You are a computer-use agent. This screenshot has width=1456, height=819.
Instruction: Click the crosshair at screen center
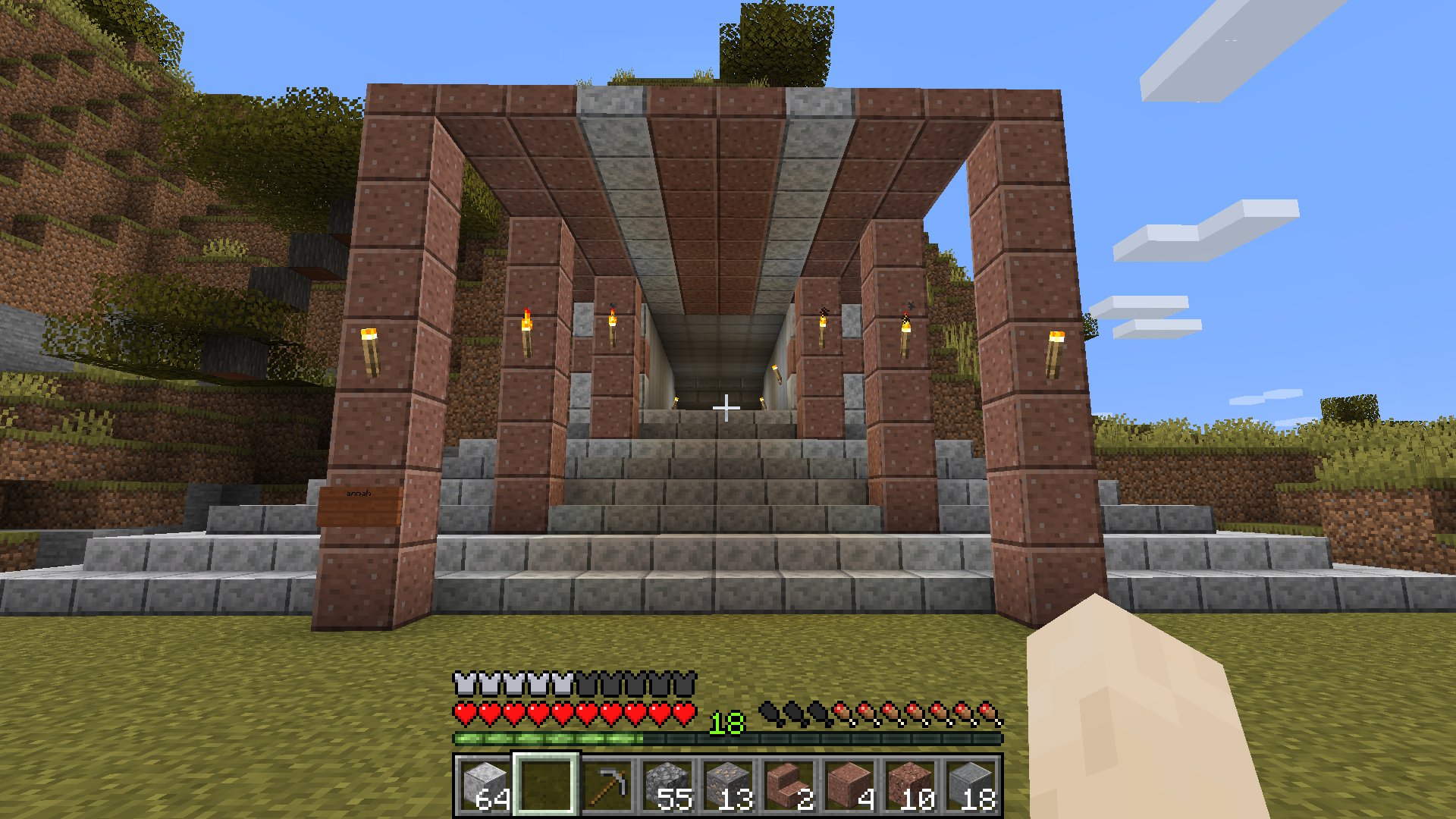pos(728,407)
